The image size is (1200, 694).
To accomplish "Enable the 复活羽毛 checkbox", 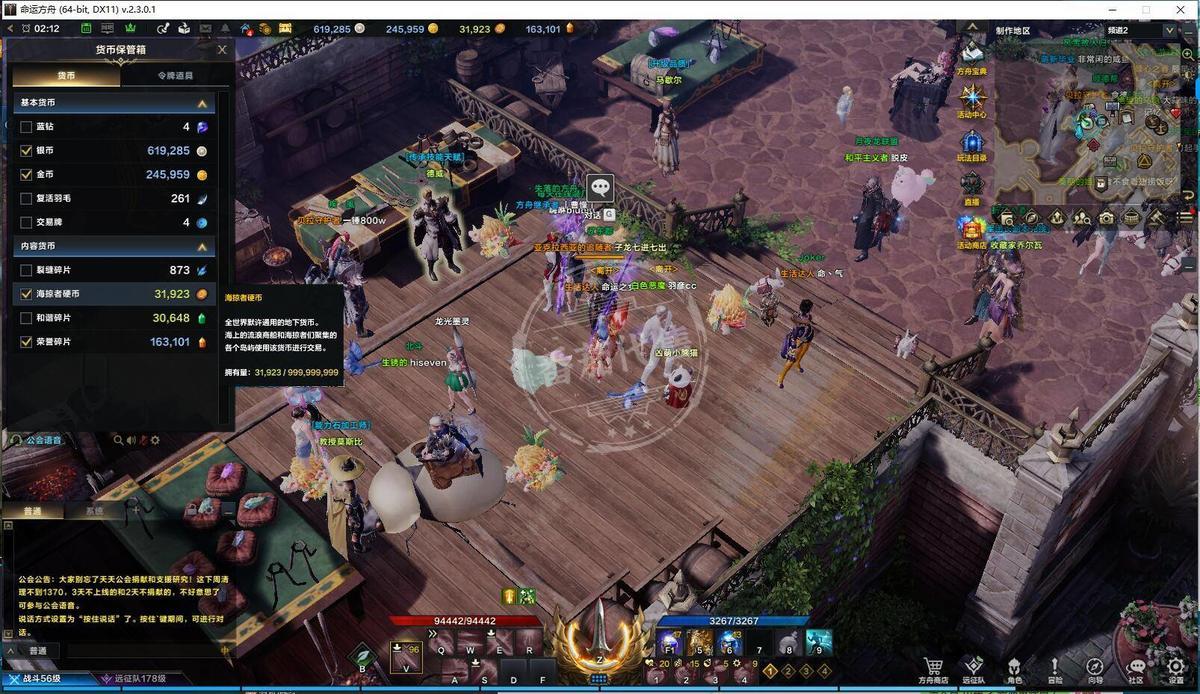I will pyautogui.click(x=26, y=198).
